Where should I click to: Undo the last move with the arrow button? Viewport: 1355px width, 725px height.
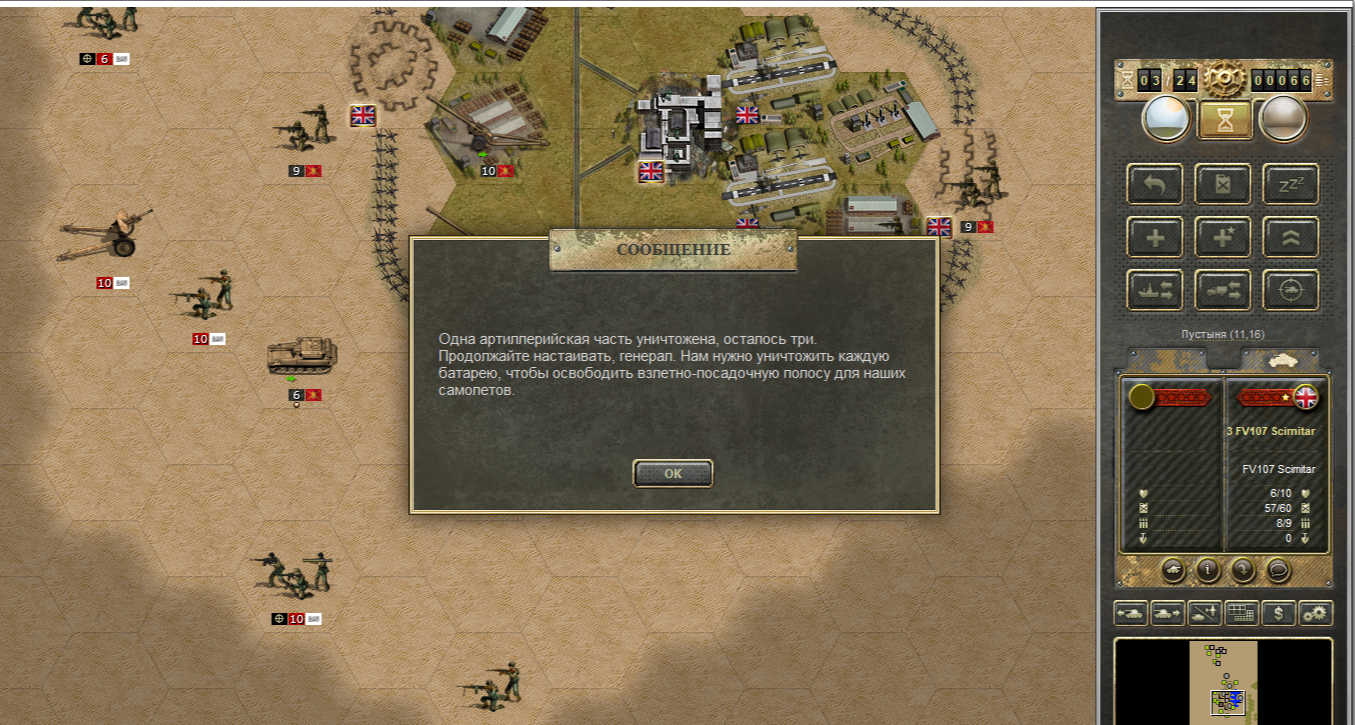point(1155,184)
